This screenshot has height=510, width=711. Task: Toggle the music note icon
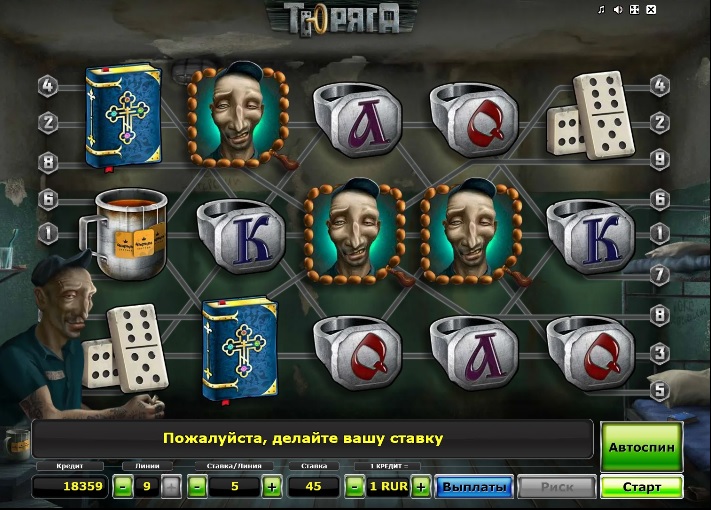click(602, 10)
